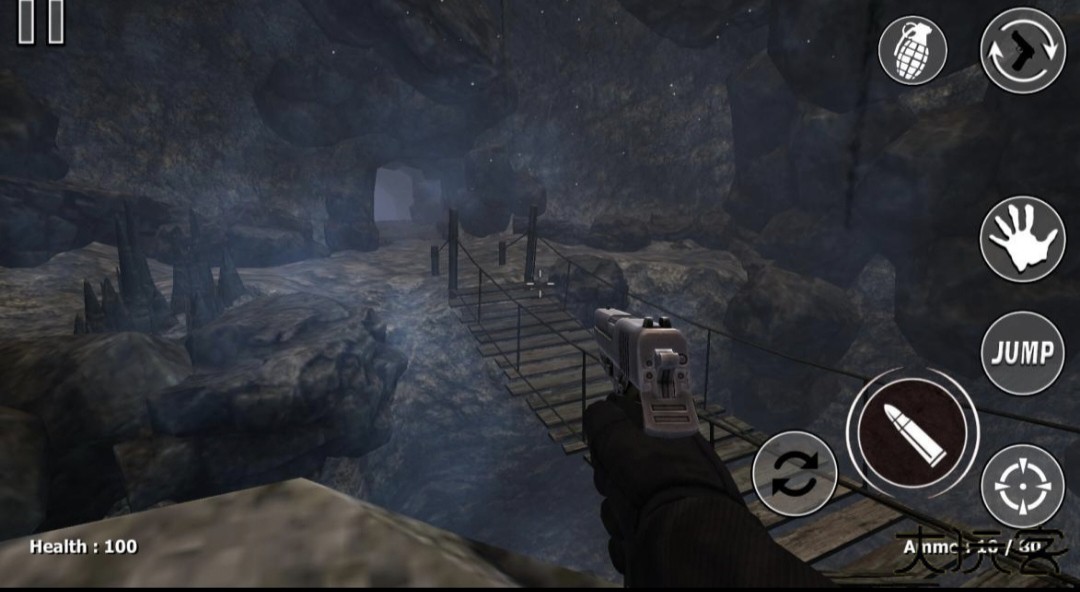The image size is (1080, 592).
Task: Aim down sights with the crosshair button
Action: pyautogui.click(x=1022, y=486)
